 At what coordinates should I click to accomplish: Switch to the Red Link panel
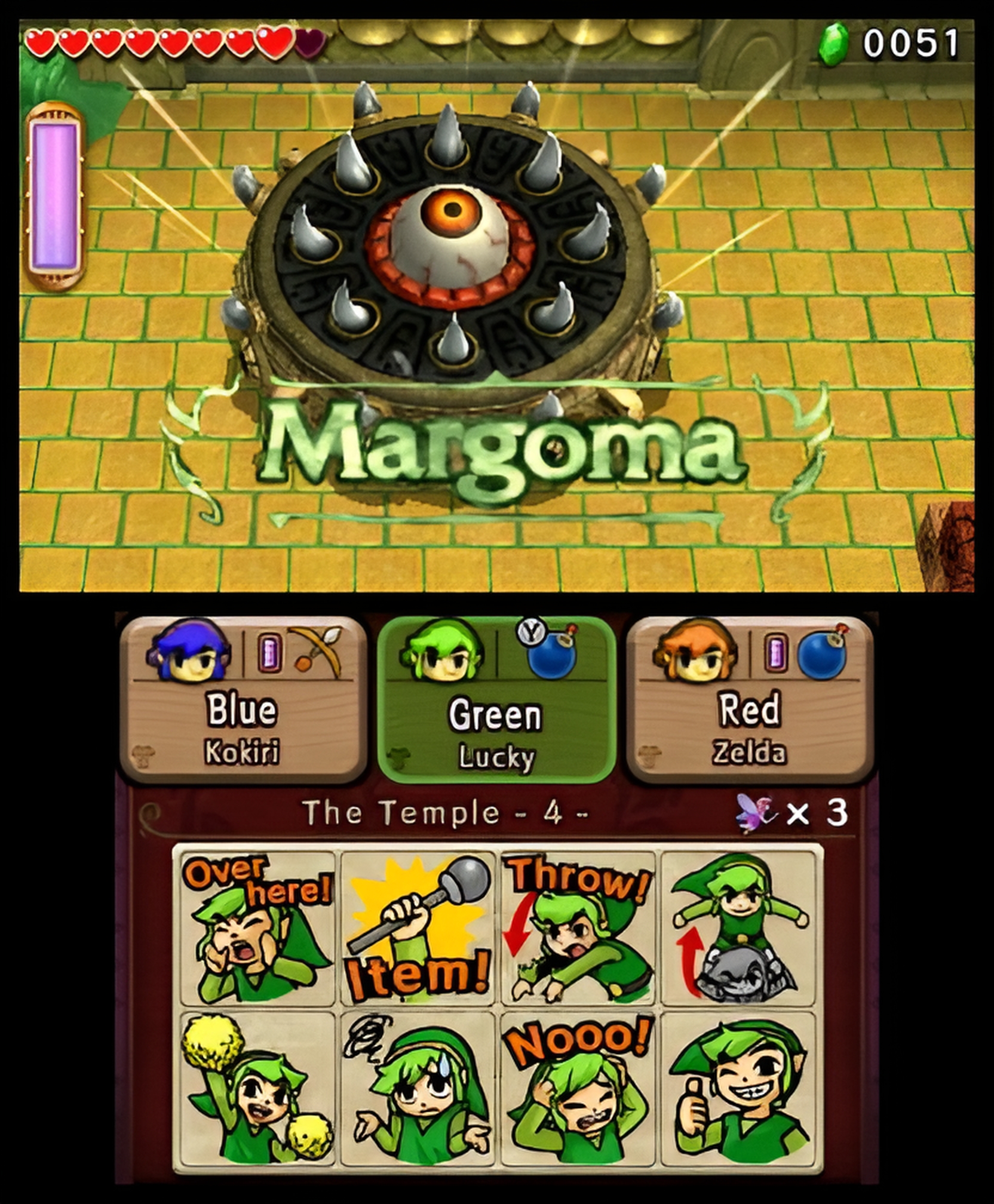[750, 699]
